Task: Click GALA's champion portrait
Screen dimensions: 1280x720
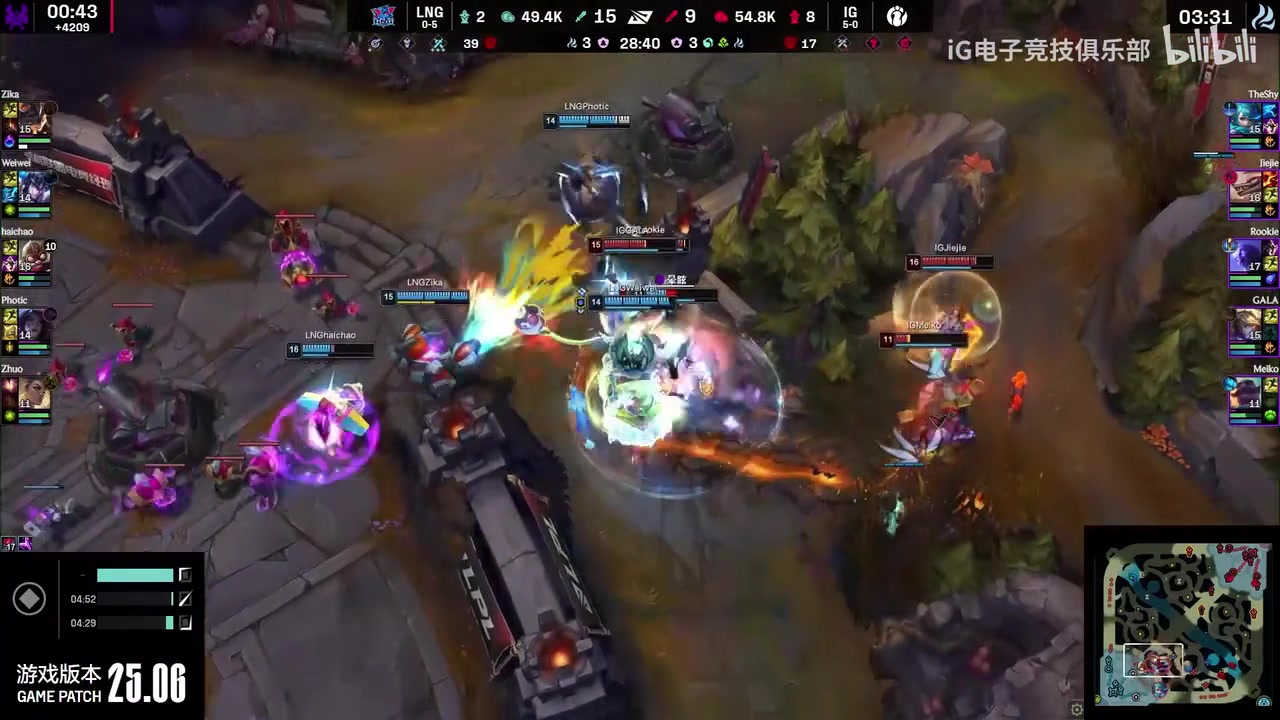Action: 1245,325
